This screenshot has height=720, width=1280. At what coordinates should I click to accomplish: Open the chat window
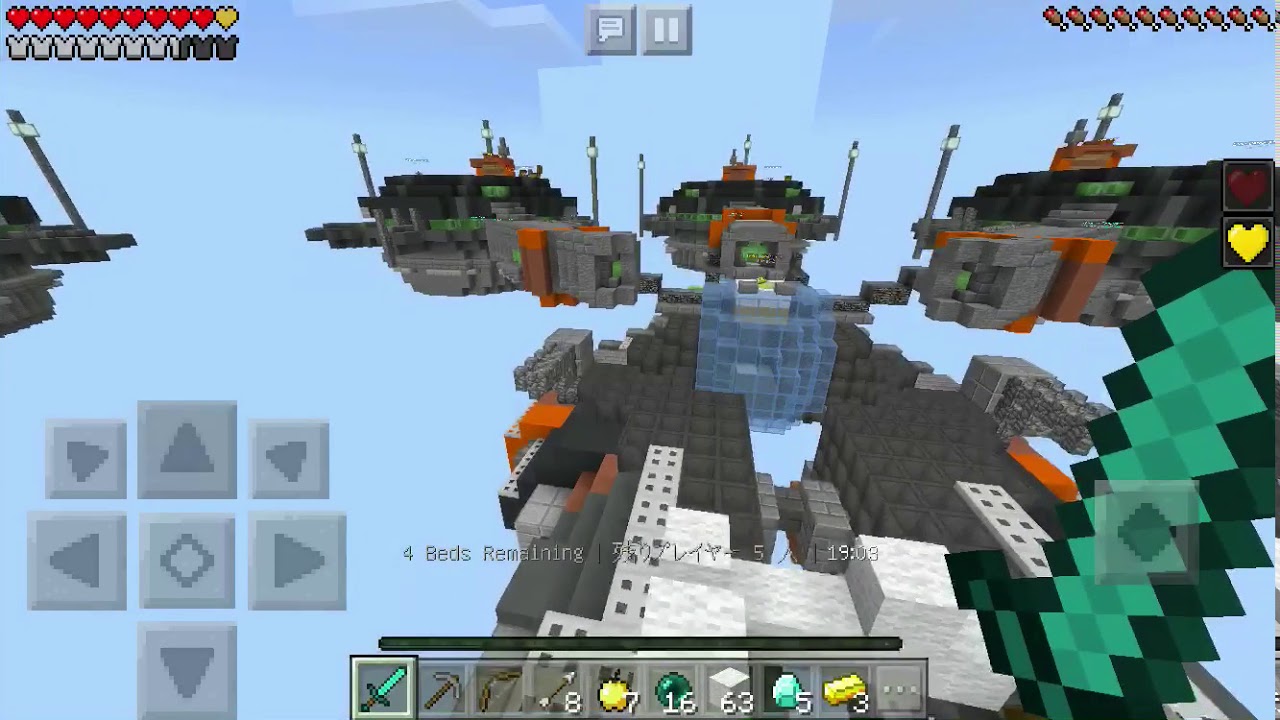(x=611, y=30)
